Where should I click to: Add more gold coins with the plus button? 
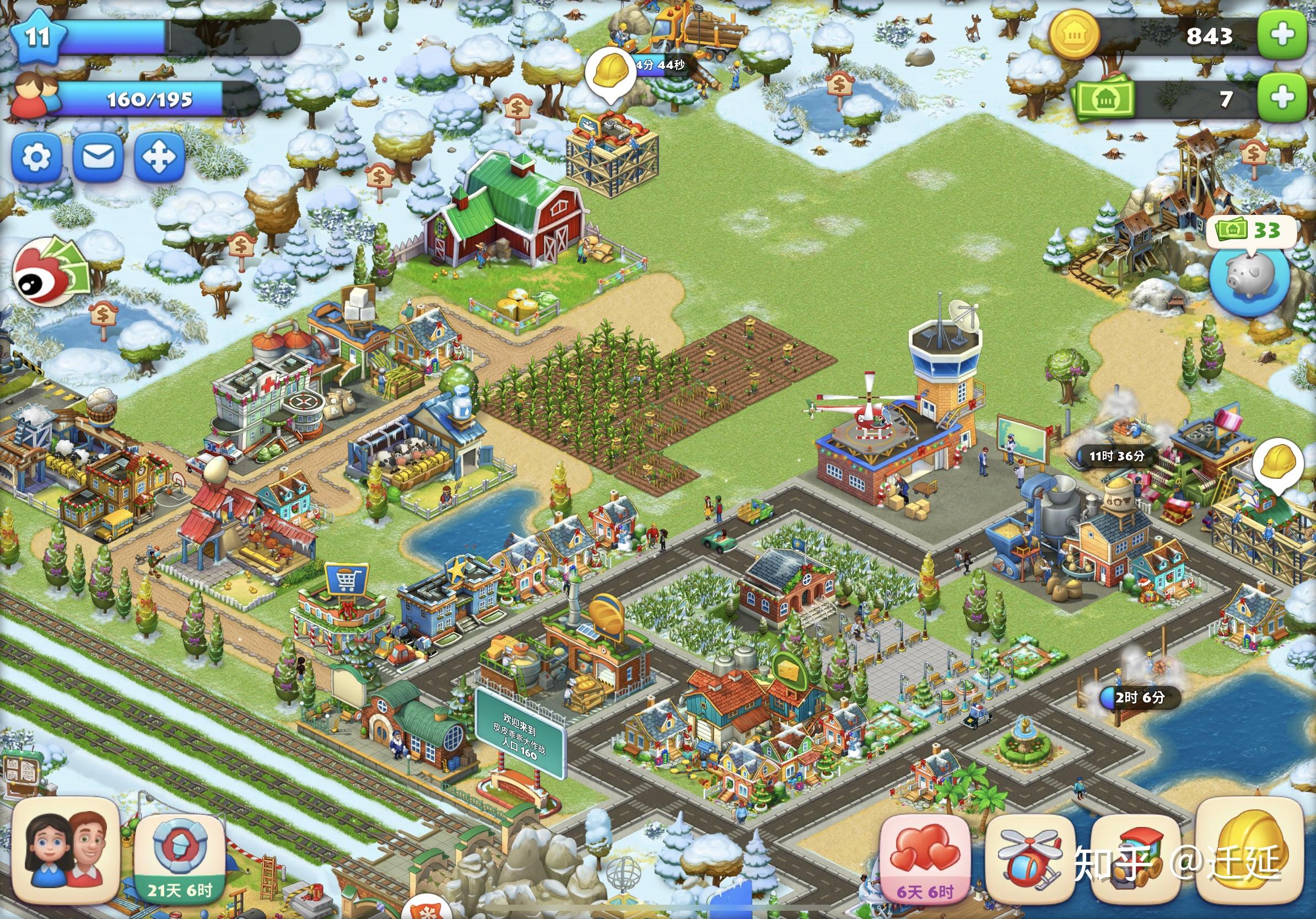click(1283, 34)
